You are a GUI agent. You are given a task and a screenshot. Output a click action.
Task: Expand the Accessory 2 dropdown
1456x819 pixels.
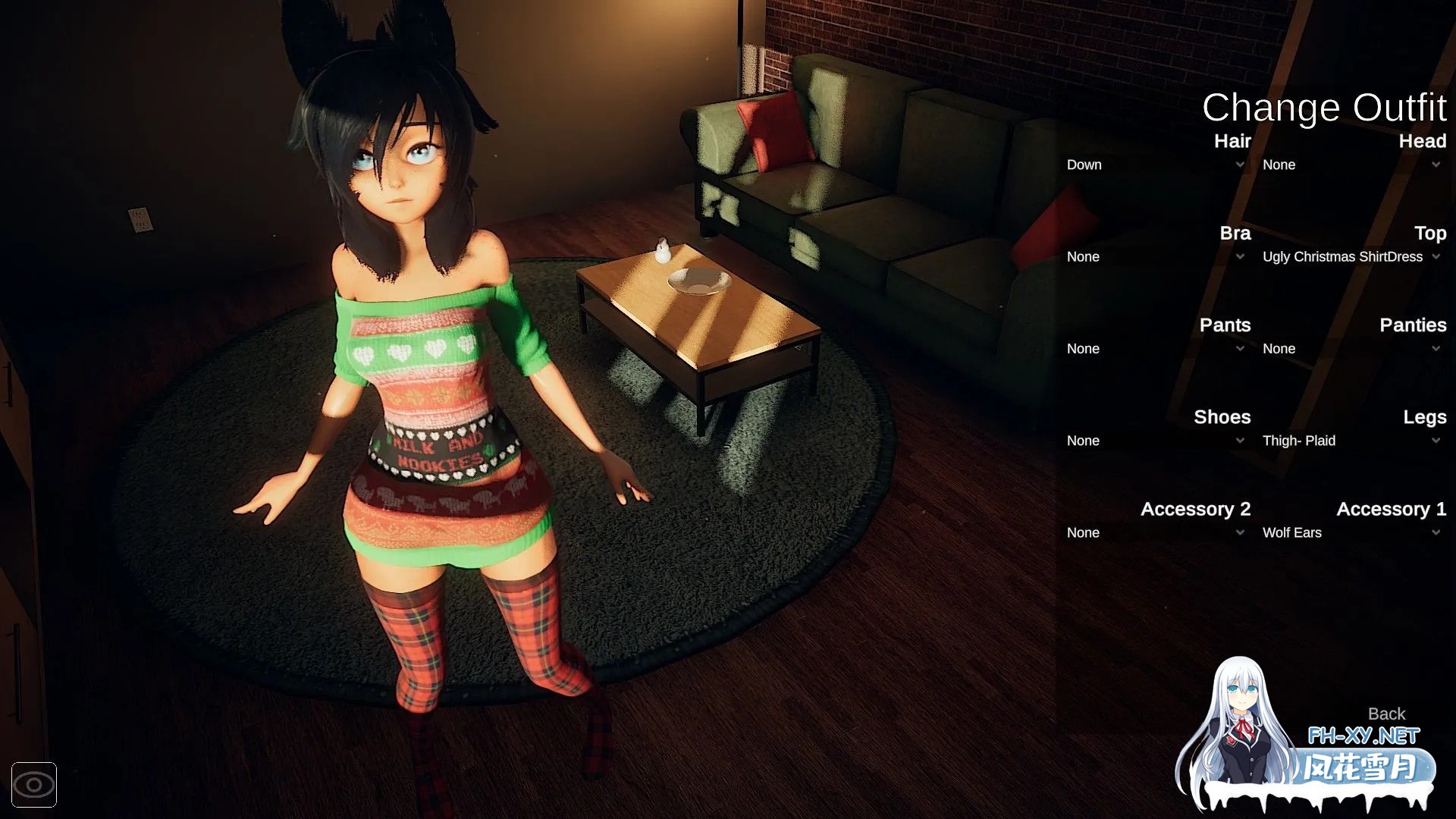click(x=1155, y=533)
